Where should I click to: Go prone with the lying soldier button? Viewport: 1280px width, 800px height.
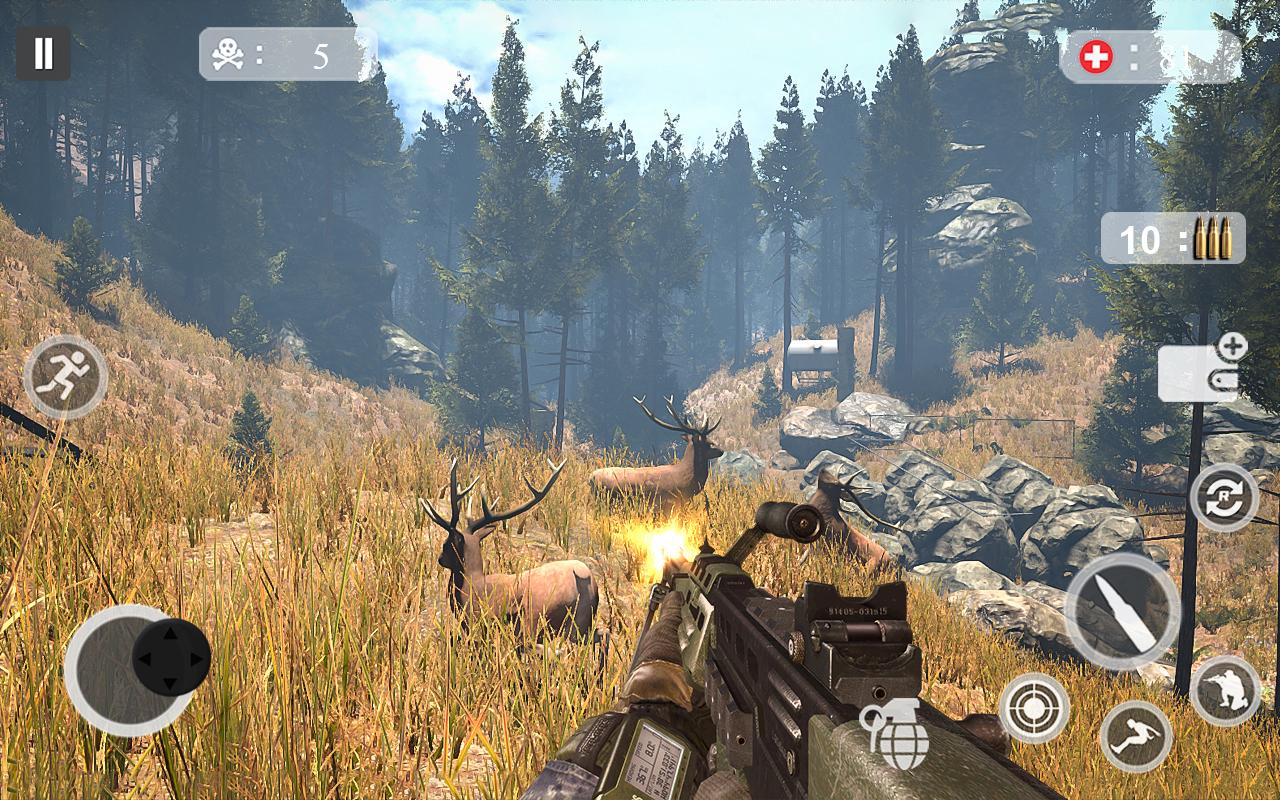point(1136,736)
